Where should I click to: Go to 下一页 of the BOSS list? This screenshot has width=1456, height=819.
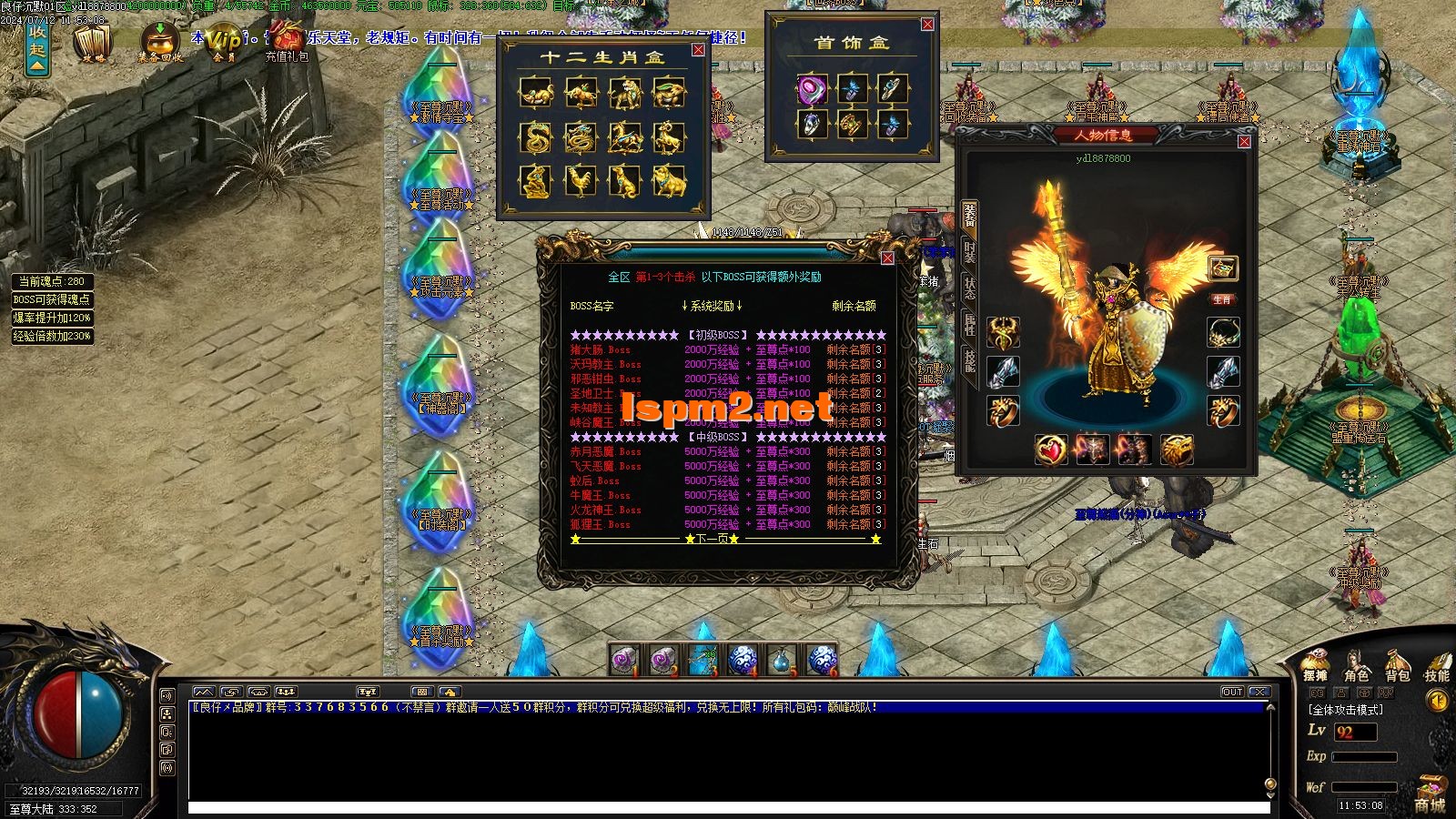click(x=712, y=540)
